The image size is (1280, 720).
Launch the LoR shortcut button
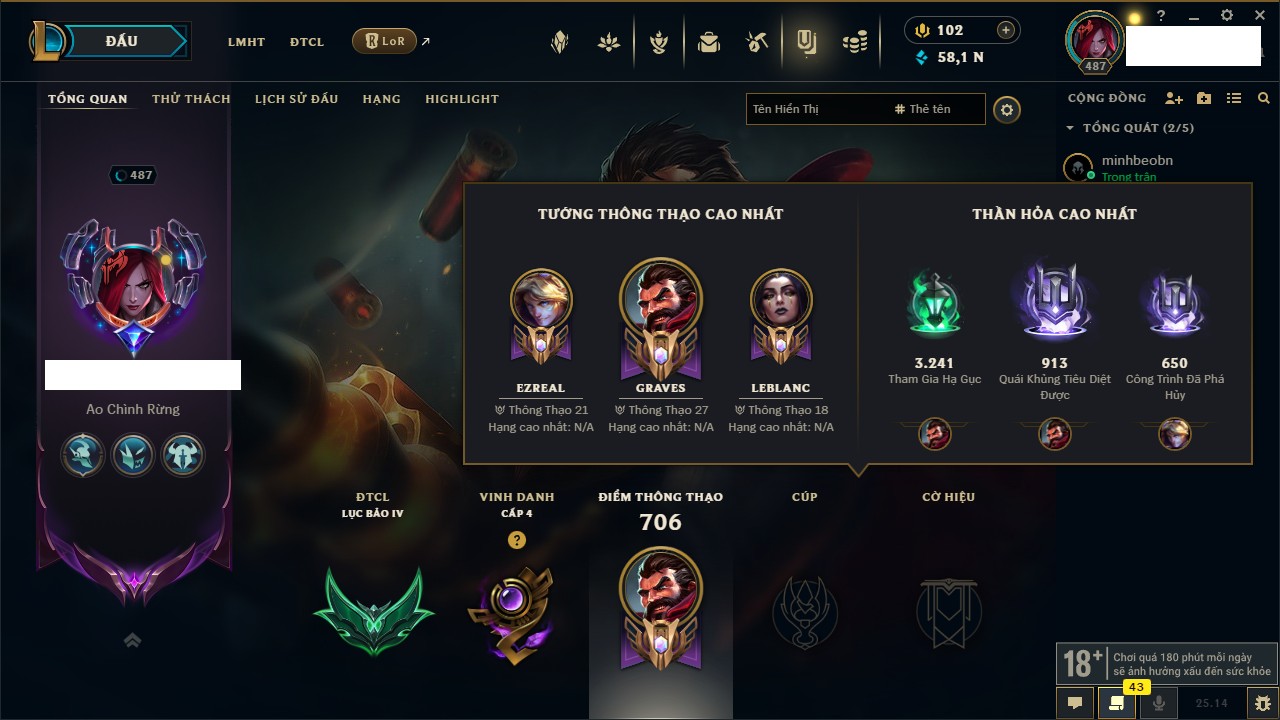(x=385, y=42)
